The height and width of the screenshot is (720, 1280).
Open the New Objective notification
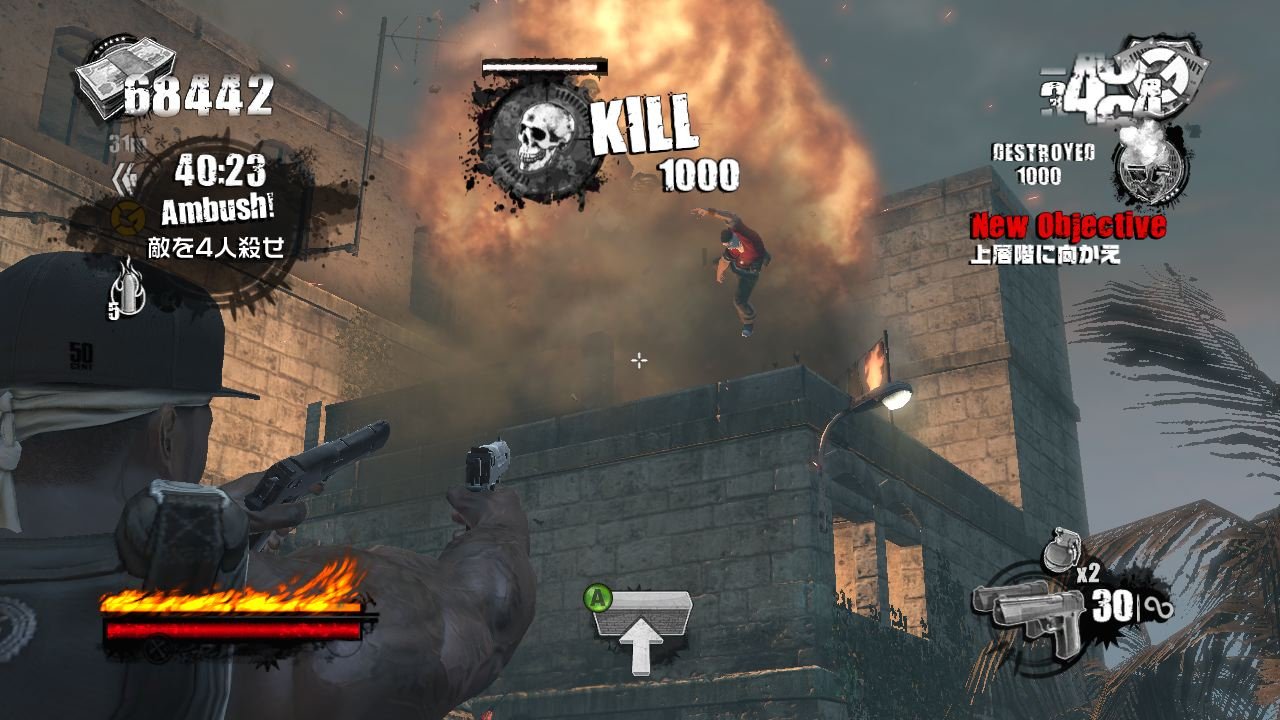(x=1067, y=226)
